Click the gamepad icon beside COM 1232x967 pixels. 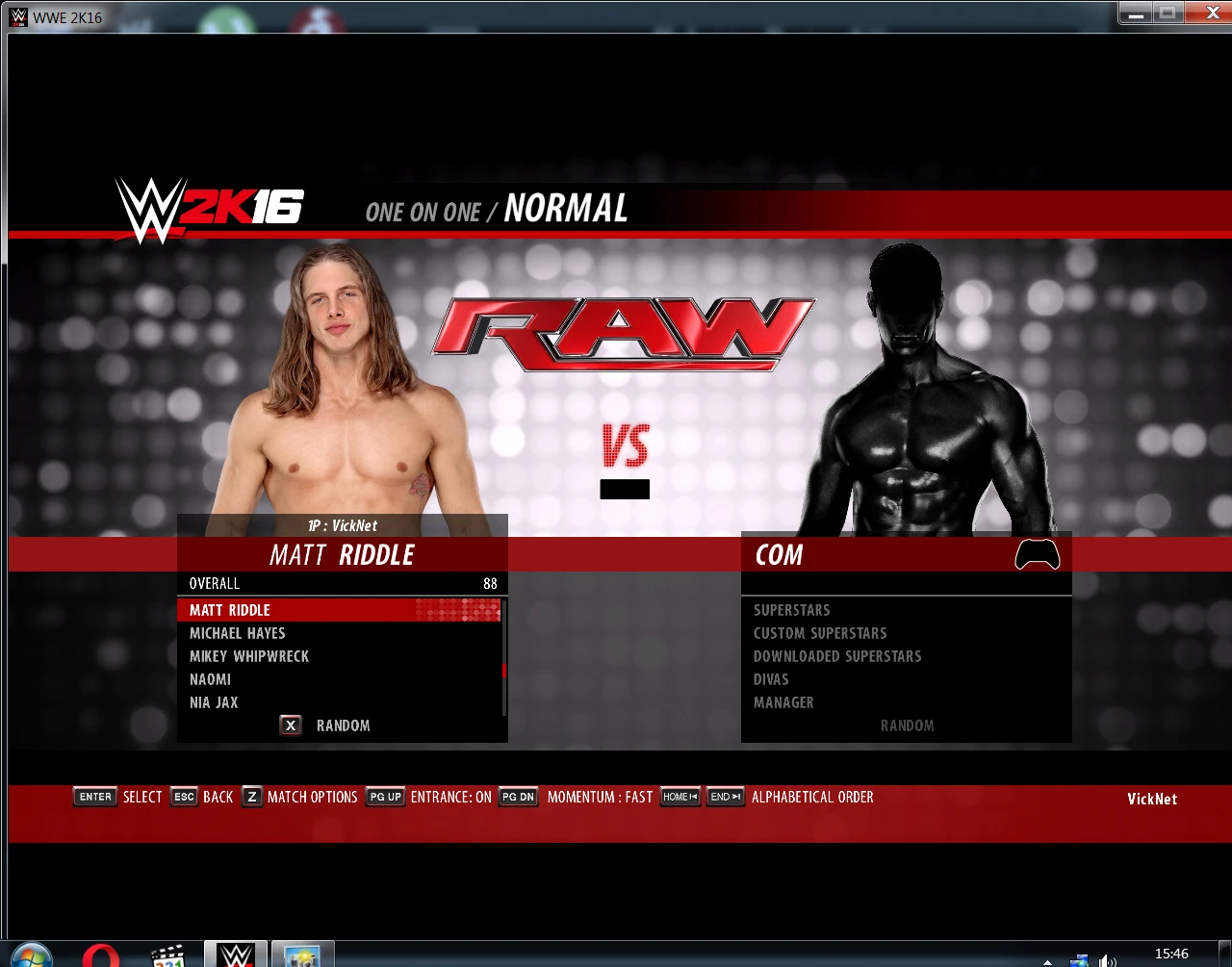1037,554
